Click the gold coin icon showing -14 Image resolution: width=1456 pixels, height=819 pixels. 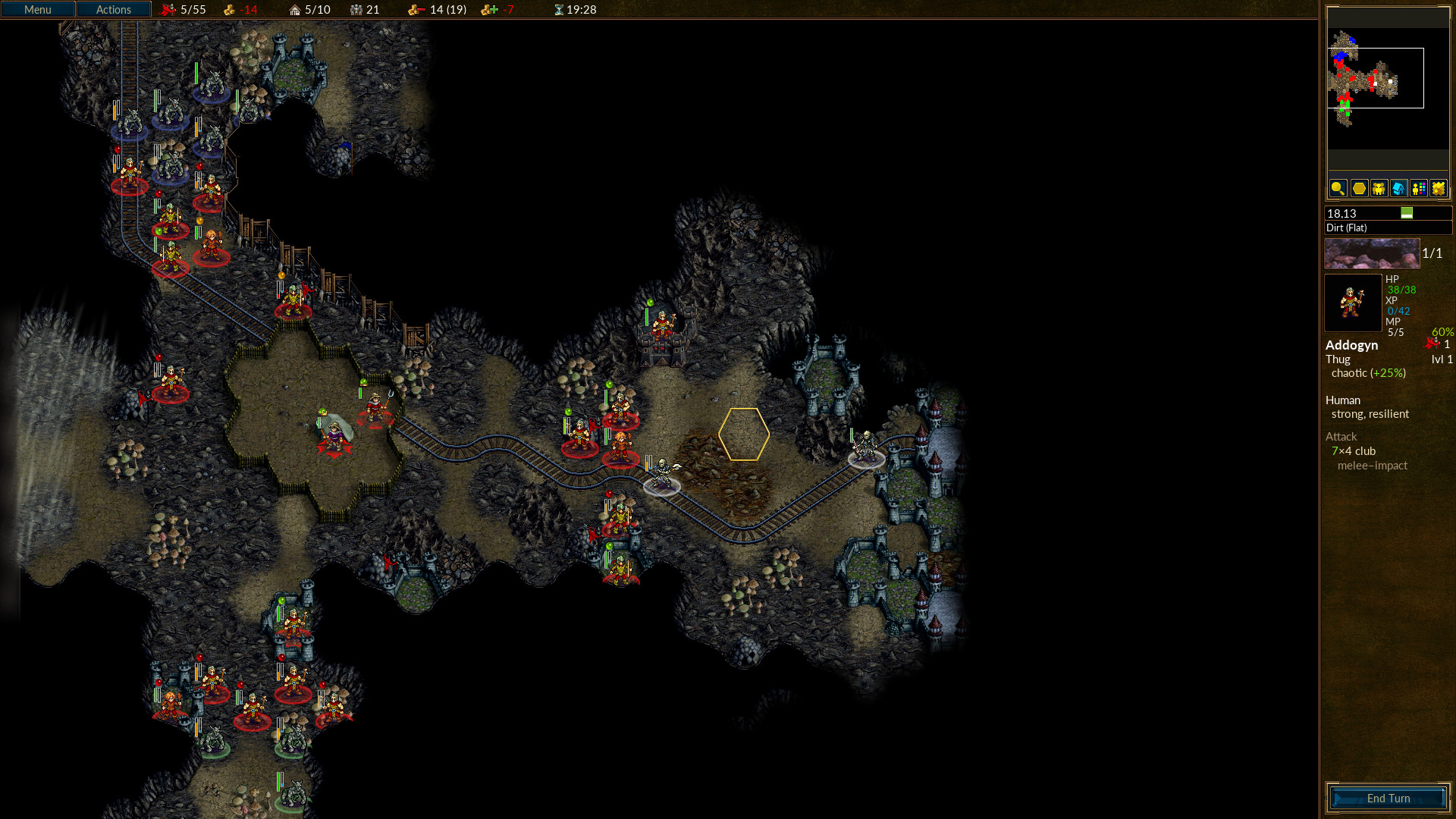pyautogui.click(x=230, y=10)
